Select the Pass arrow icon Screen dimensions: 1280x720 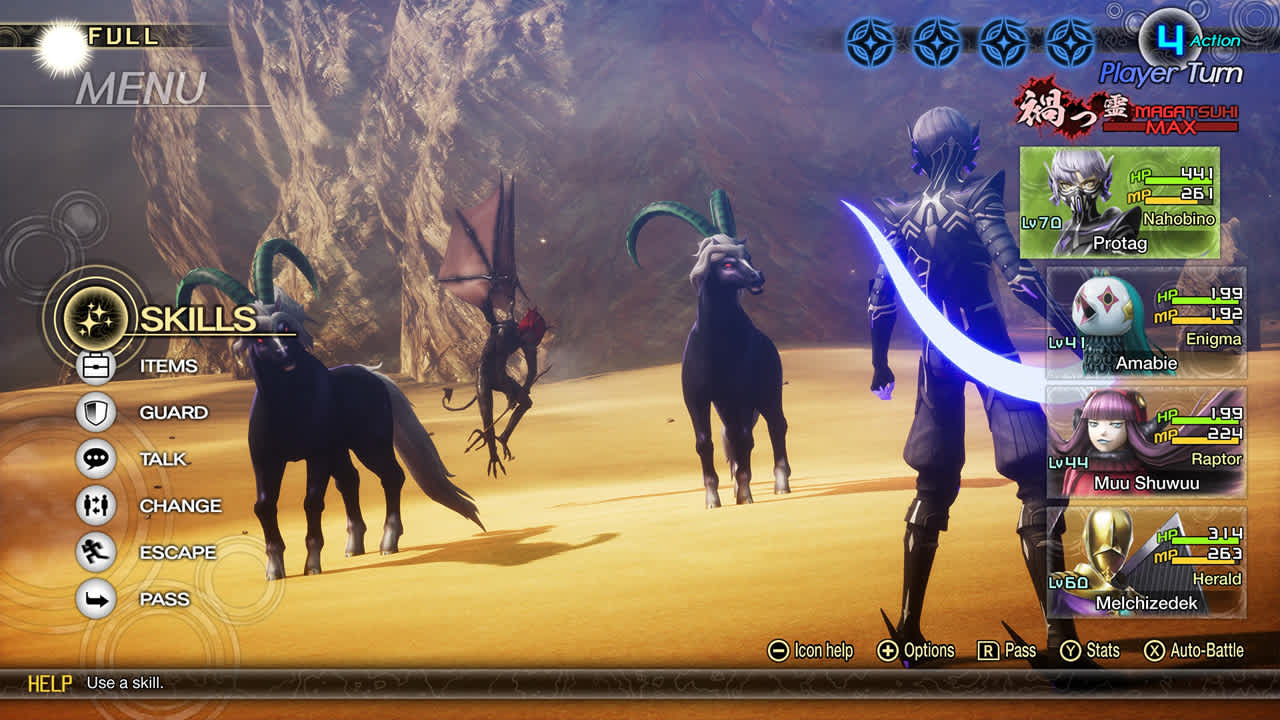click(95, 598)
